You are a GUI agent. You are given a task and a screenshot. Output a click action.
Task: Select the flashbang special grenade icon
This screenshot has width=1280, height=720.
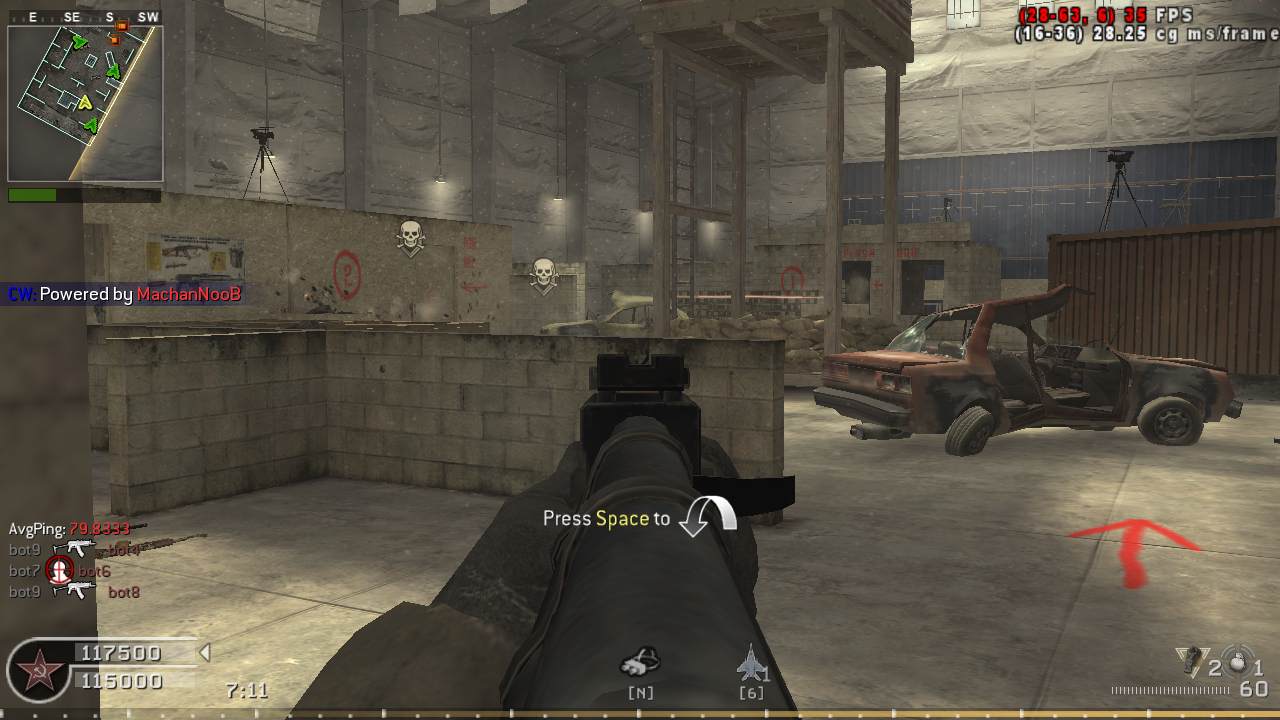[1190, 659]
